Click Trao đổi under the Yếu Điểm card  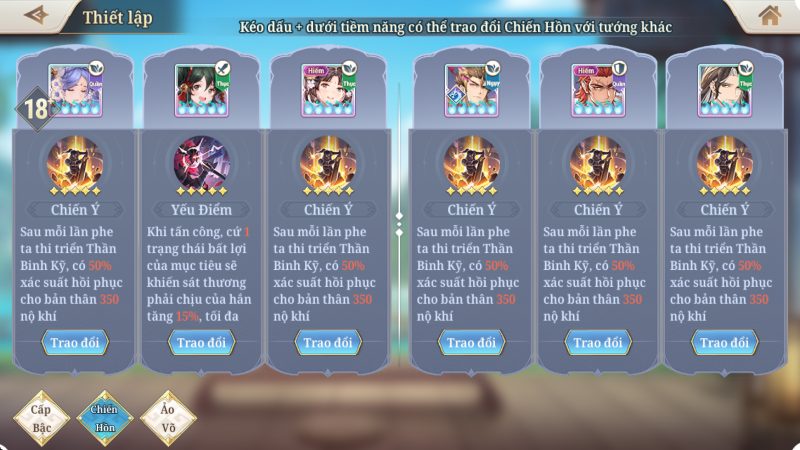[202, 342]
